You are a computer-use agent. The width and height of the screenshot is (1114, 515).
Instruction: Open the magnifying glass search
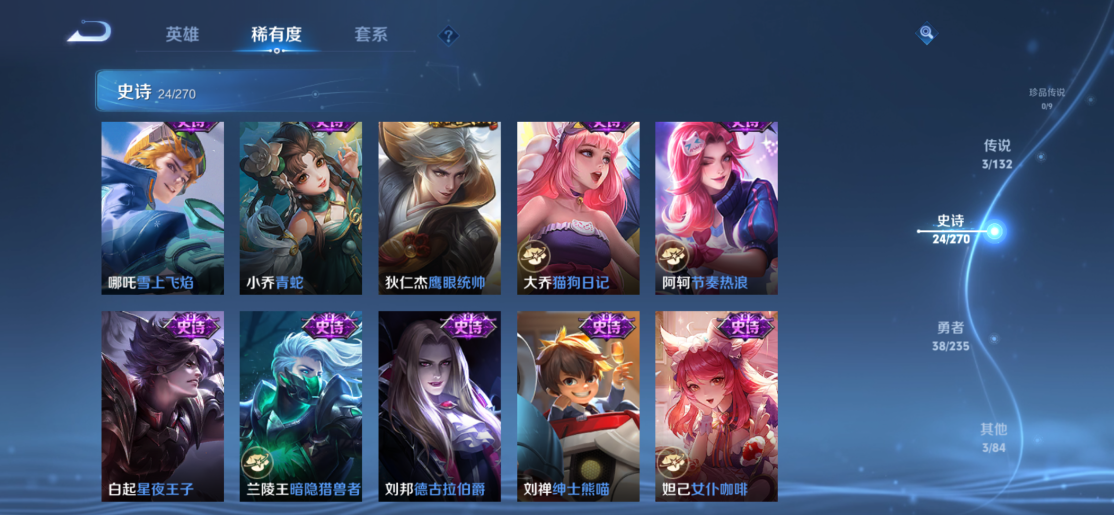[x=927, y=34]
